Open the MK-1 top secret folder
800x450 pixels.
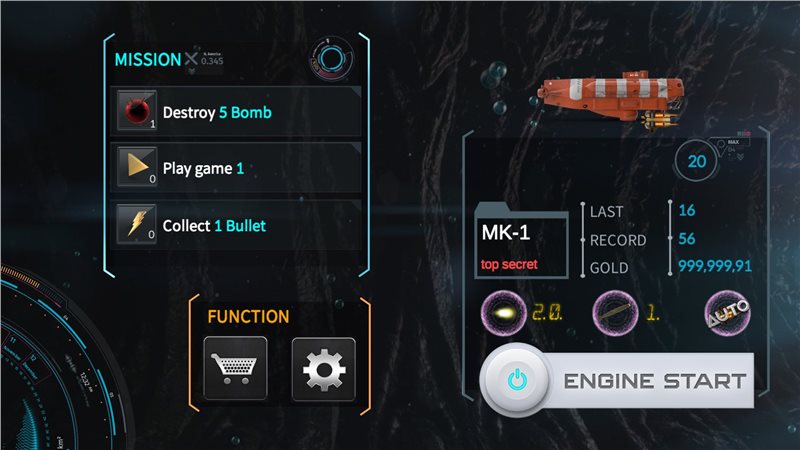click(522, 245)
